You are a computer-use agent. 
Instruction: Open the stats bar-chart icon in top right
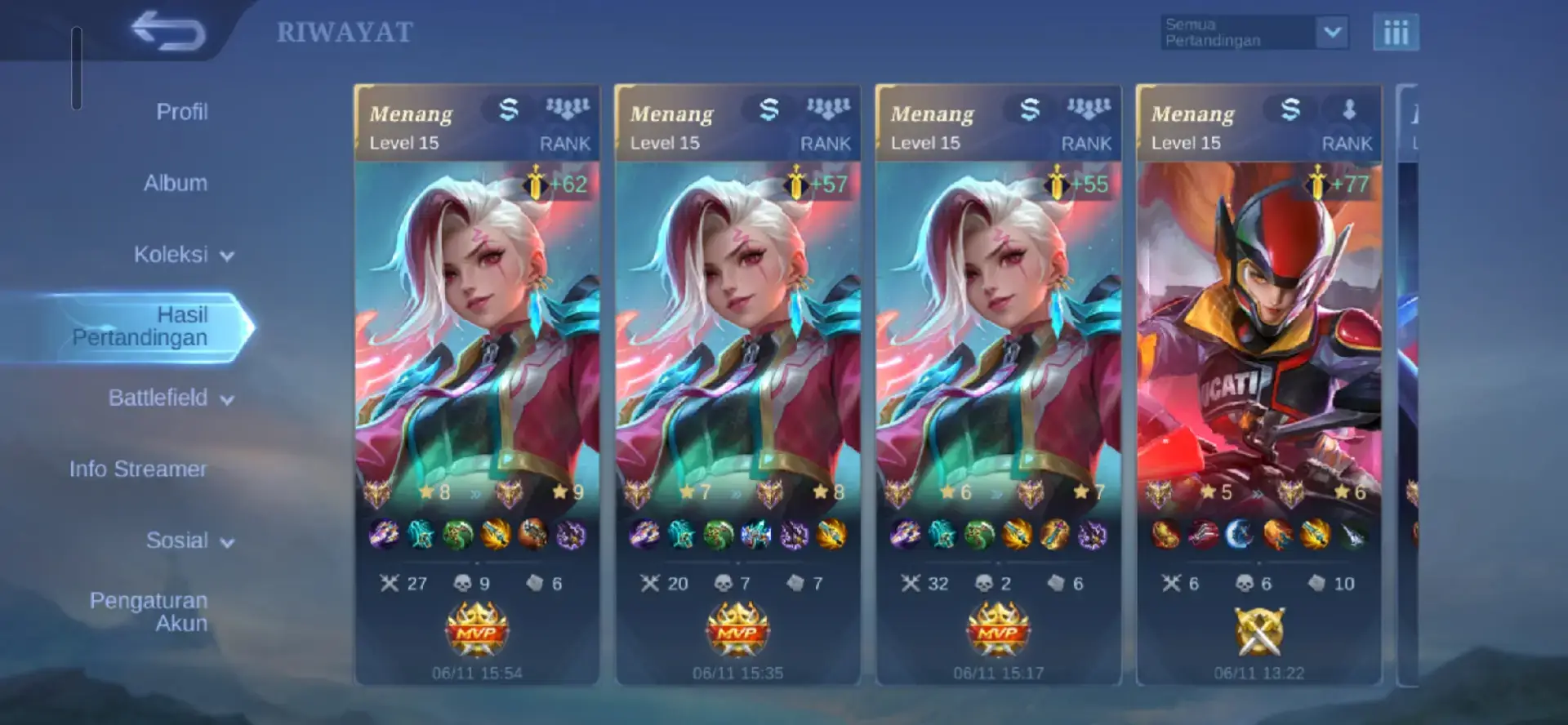[1396, 33]
